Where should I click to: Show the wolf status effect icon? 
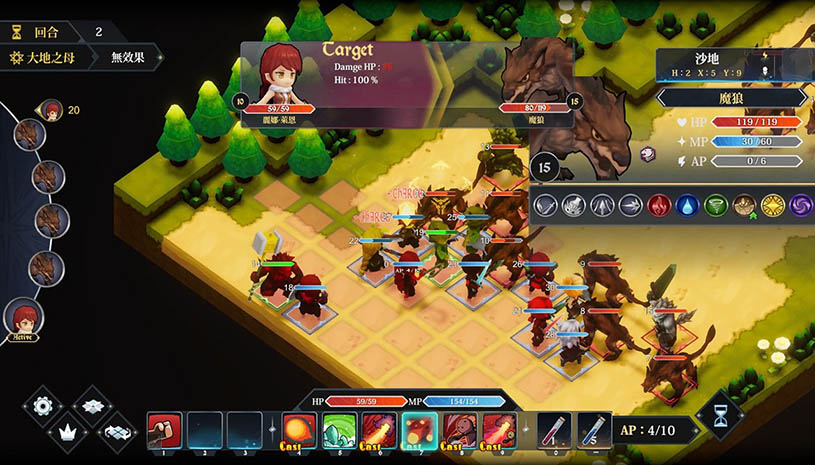point(647,153)
